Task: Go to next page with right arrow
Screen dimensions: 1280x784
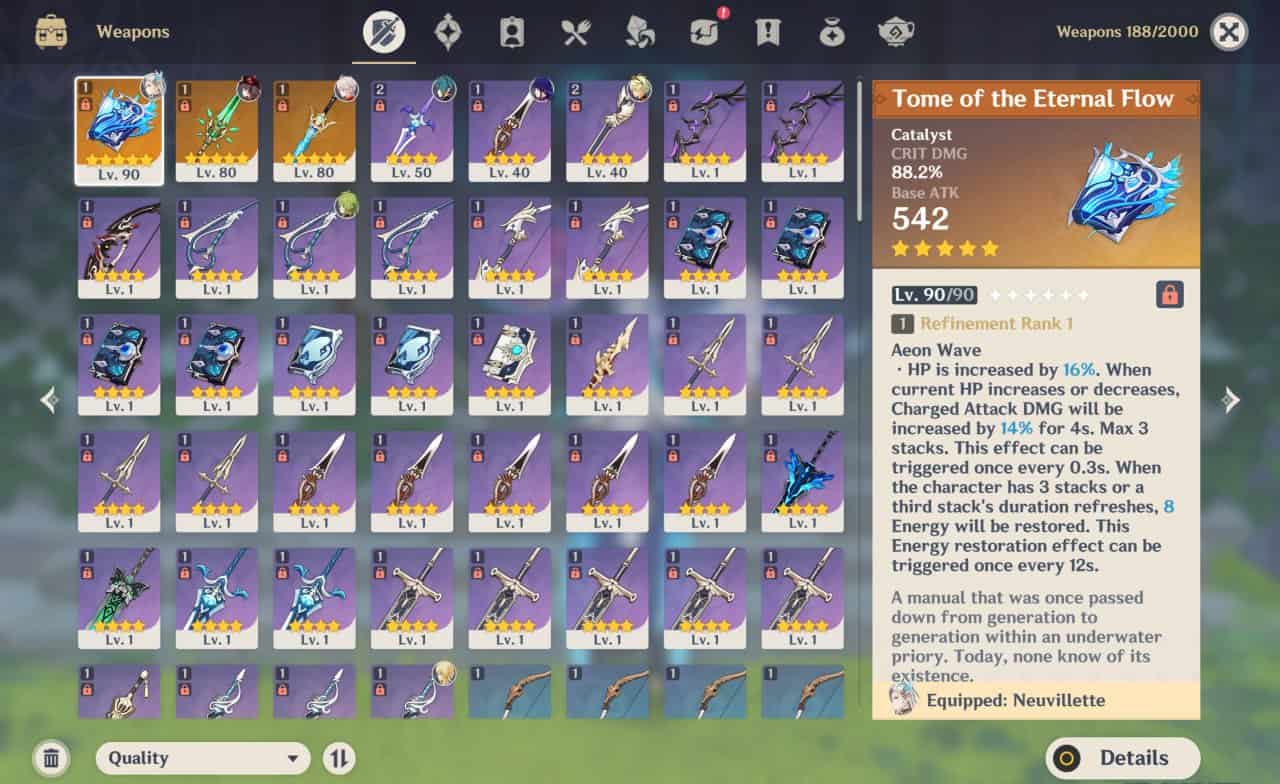Action: [1231, 400]
